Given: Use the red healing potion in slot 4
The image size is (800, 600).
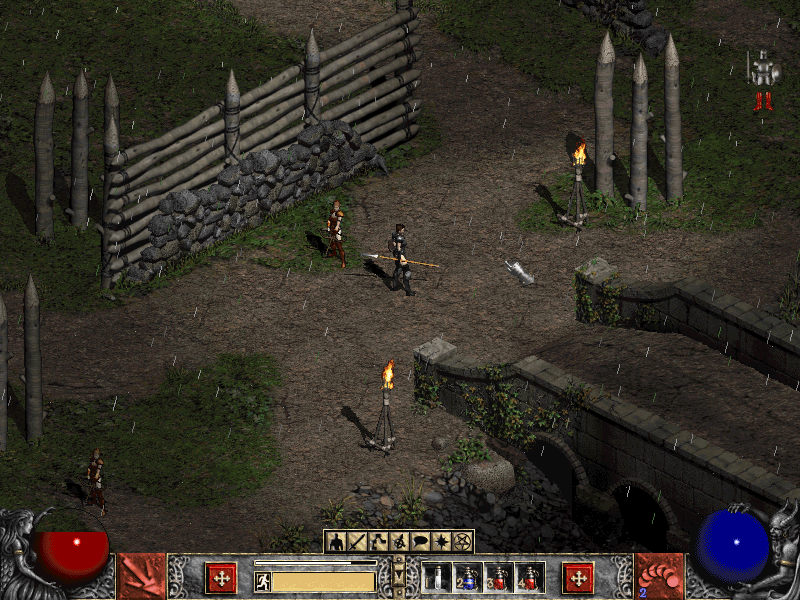Looking at the screenshot, I should (x=530, y=577).
